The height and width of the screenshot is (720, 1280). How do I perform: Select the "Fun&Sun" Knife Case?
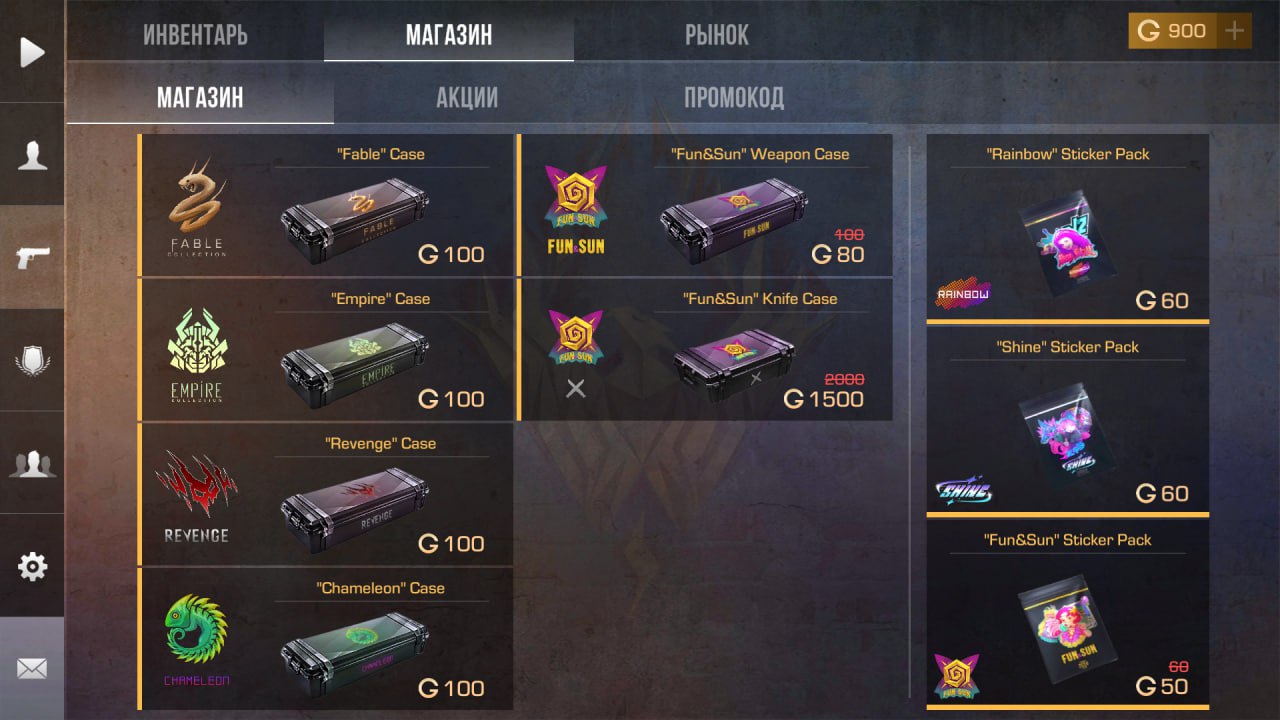pyautogui.click(x=705, y=350)
